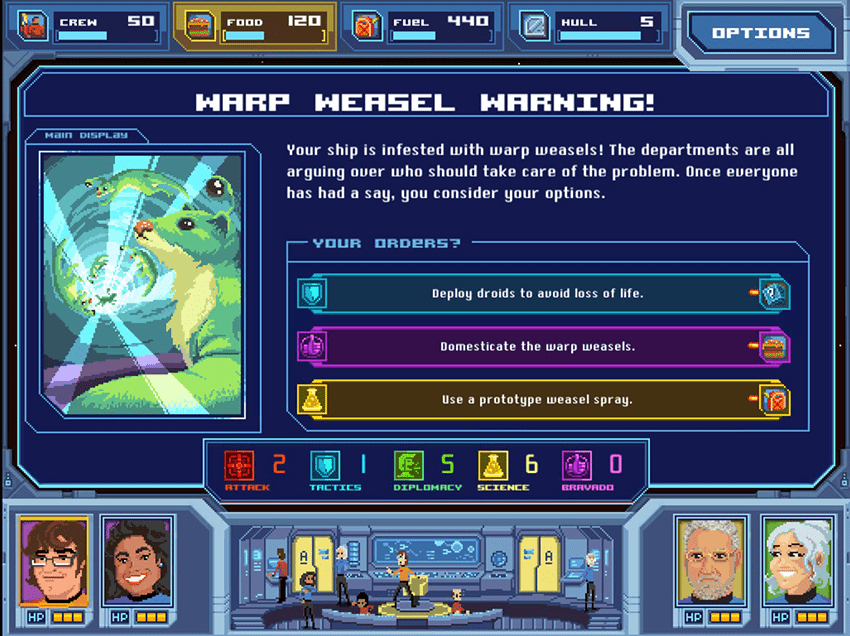Click the Hull resource panel
850x636 pixels.
tap(590, 26)
